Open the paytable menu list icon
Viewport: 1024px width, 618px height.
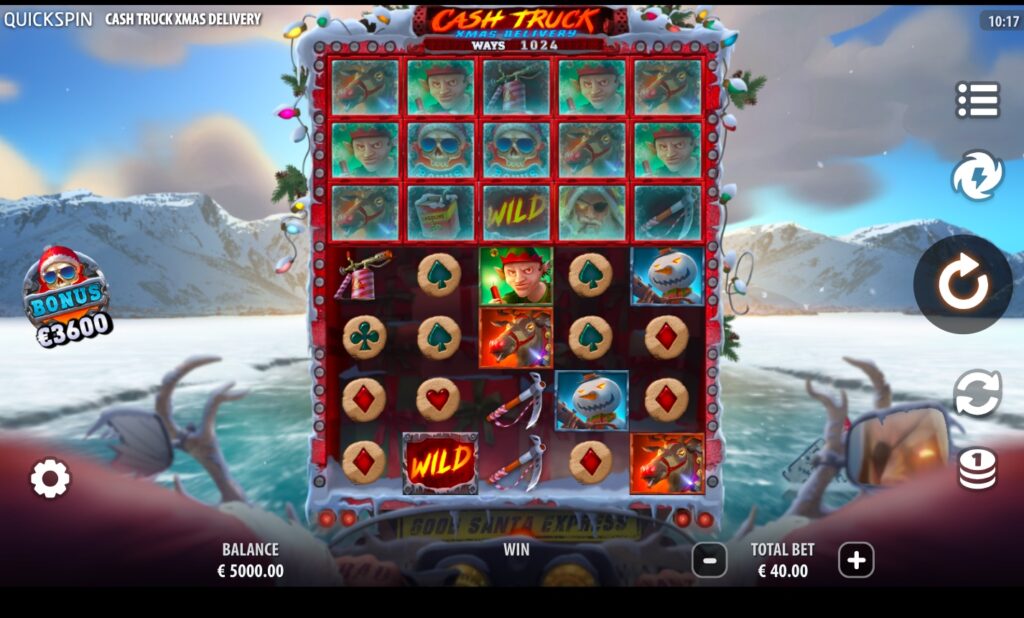point(977,100)
